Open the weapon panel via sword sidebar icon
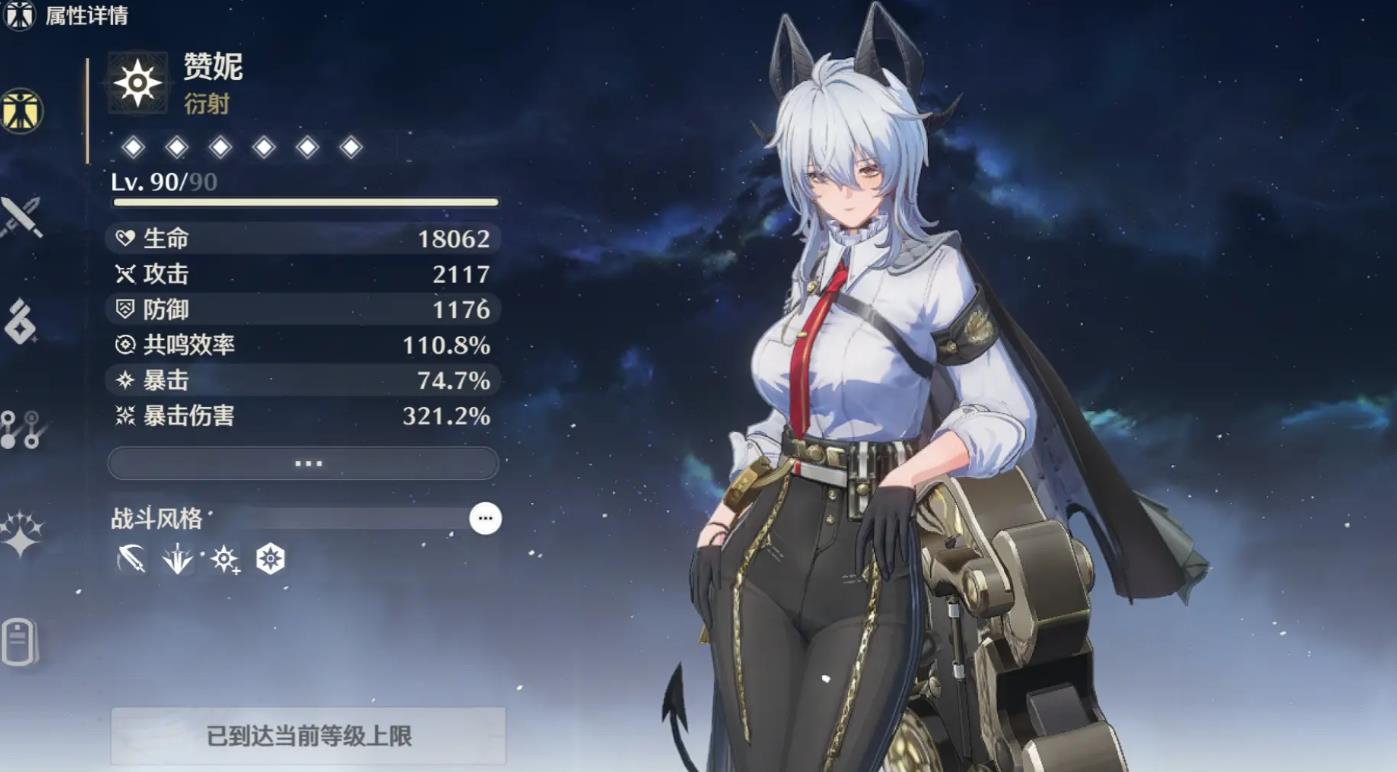1397x772 pixels. [20, 215]
